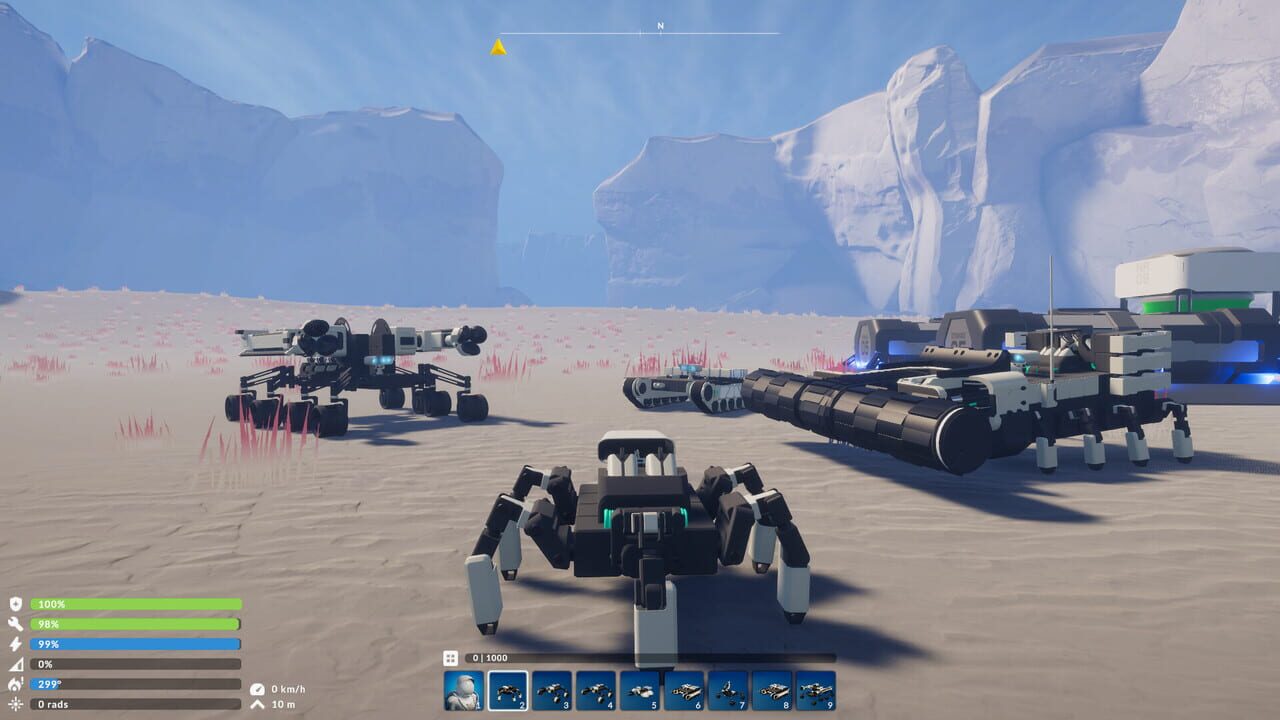The height and width of the screenshot is (720, 1280).
Task: Click the green 100% shield bar
Action: pos(135,604)
